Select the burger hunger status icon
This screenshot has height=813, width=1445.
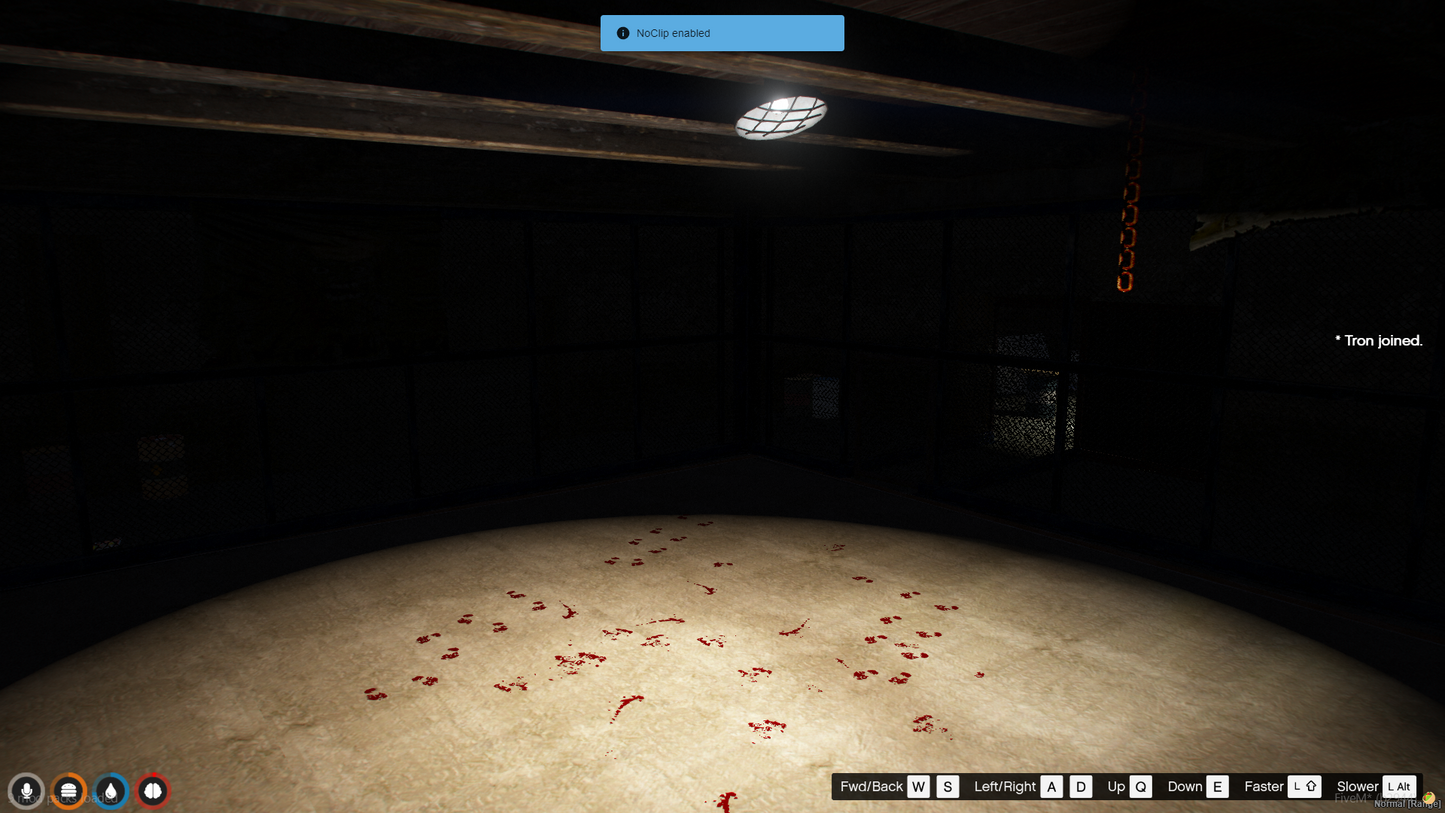tap(69, 791)
